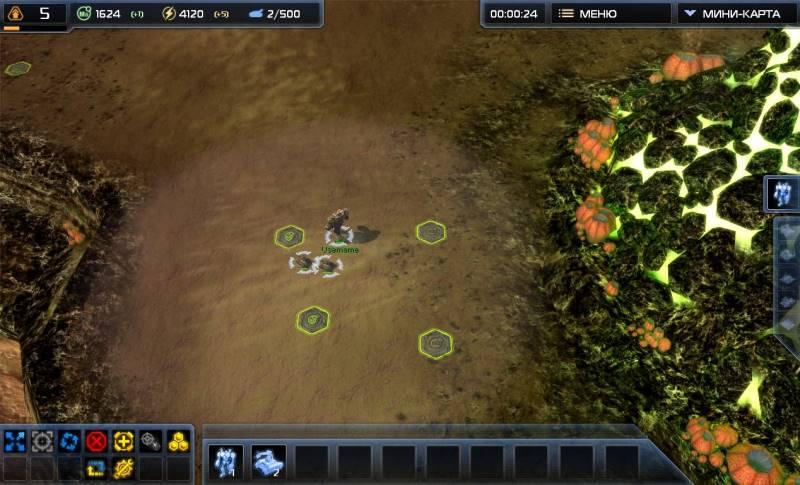Select the mech unit in build slot 1
Viewport: 800px width, 485px height.
[225, 462]
